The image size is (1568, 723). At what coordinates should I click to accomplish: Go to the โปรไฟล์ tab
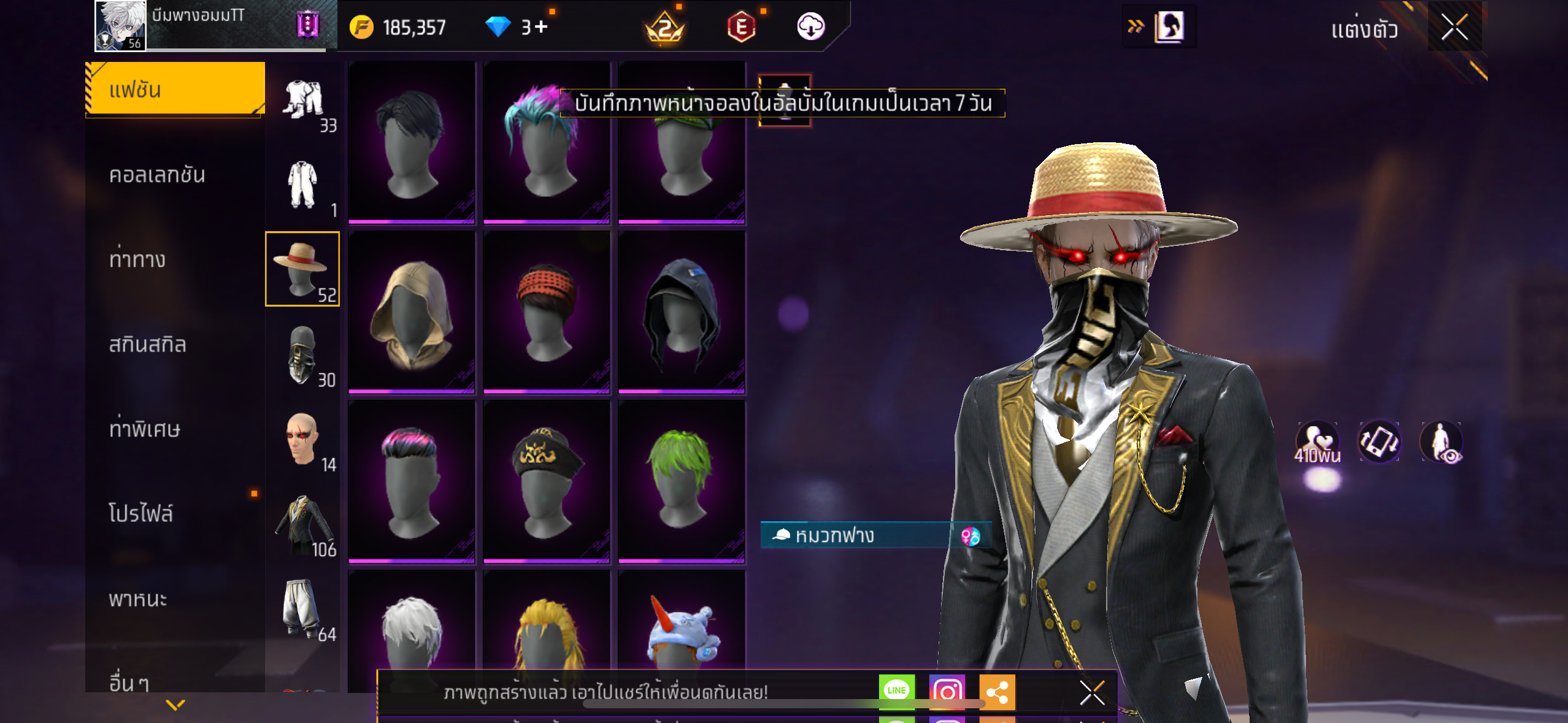pyautogui.click(x=141, y=513)
